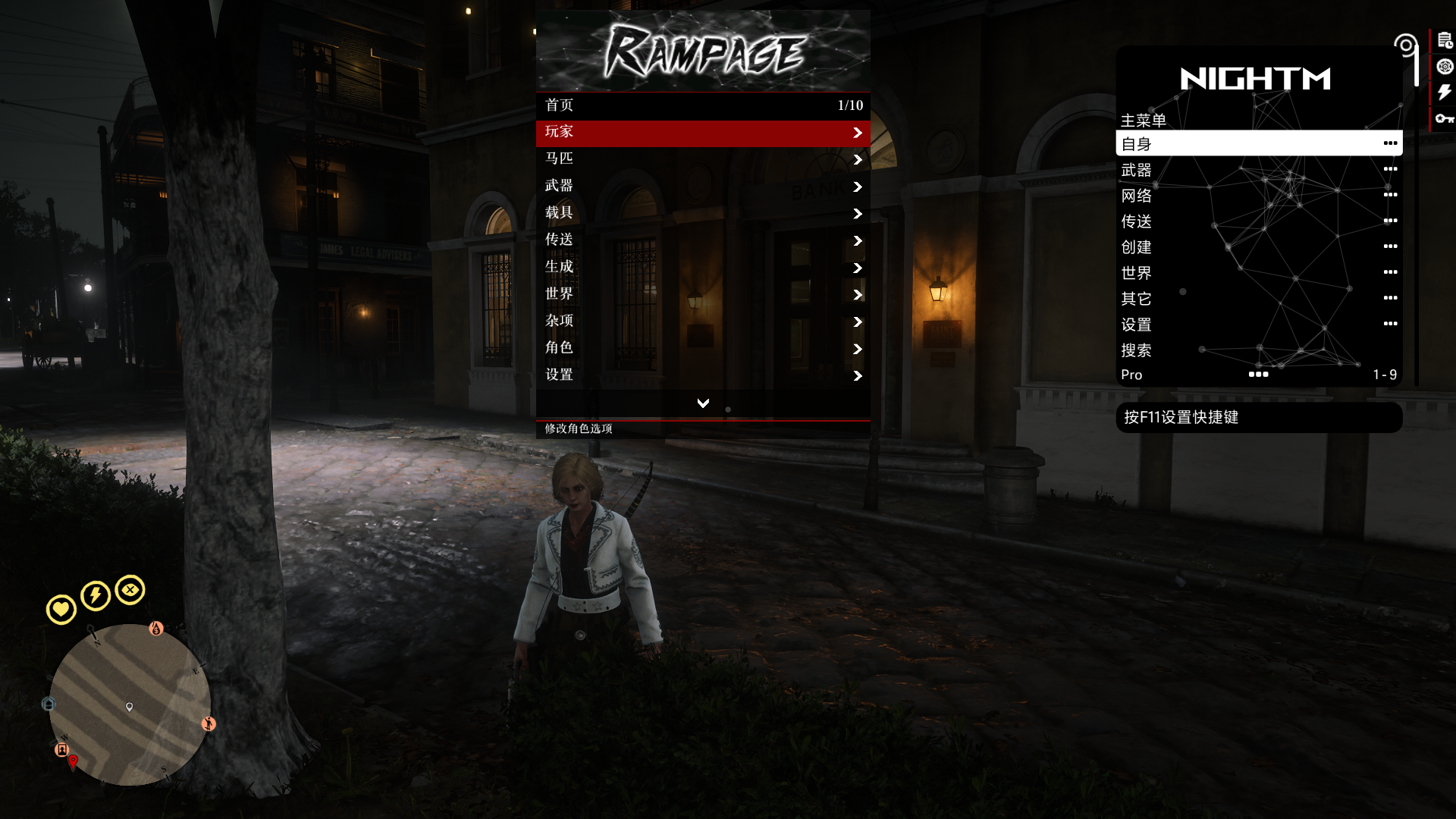This screenshot has height=819, width=1456.
Task: Choose the 杂项 menu entry
Action: pyautogui.click(x=702, y=322)
